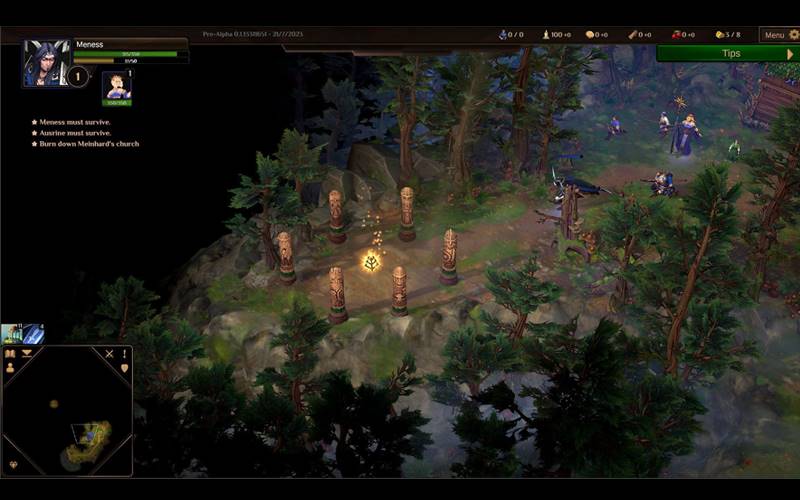Click the 'Burn down Meinhard's church' objective
Screen dimensions: 800x500
coord(90,144)
